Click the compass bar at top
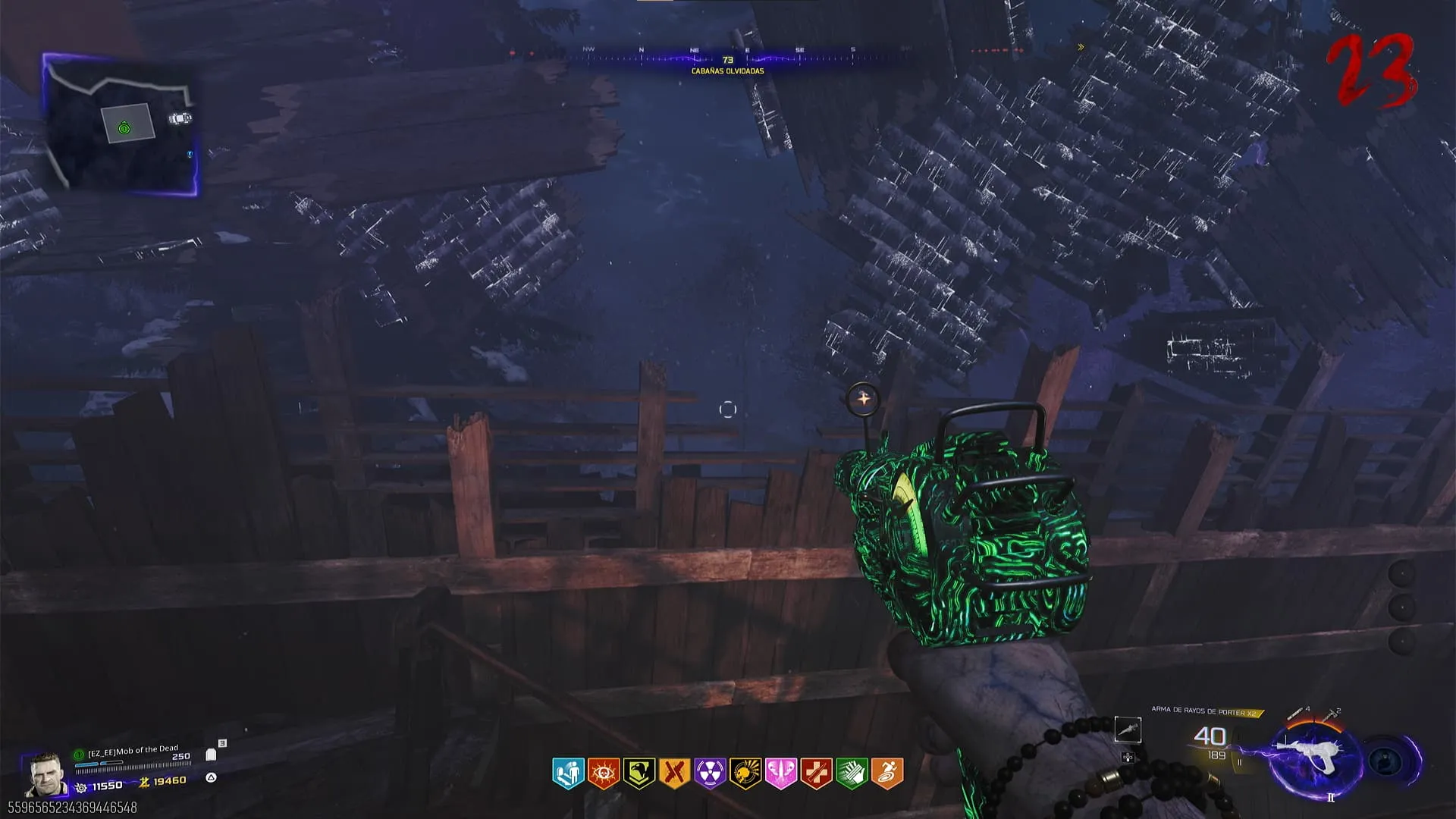 (x=726, y=58)
